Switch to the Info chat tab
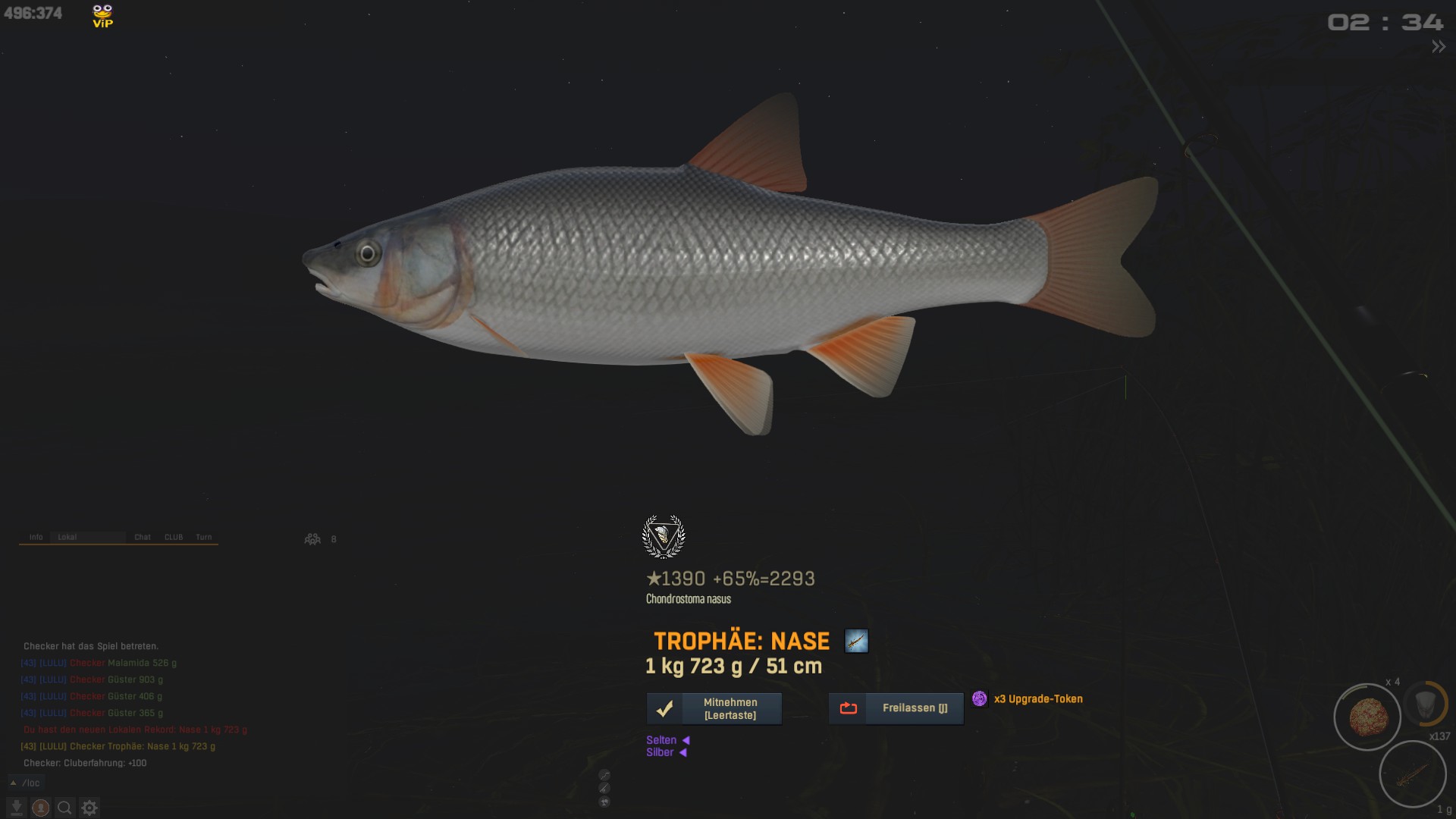The height and width of the screenshot is (819, 1456). 36,537
